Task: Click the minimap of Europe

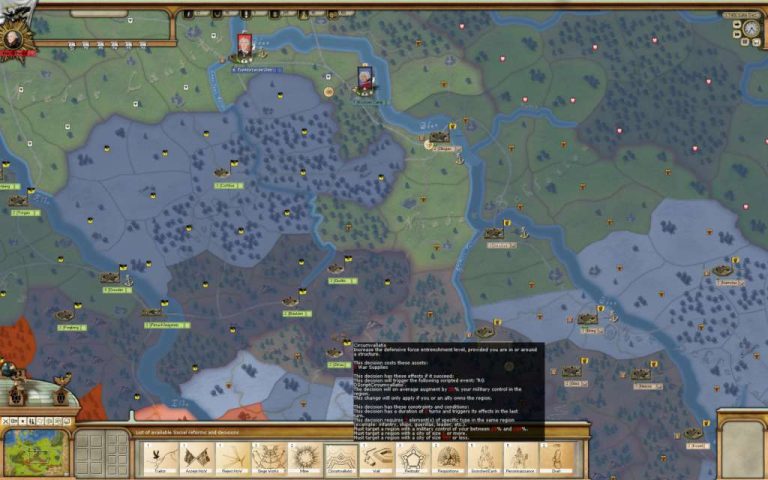Action: tap(36, 453)
